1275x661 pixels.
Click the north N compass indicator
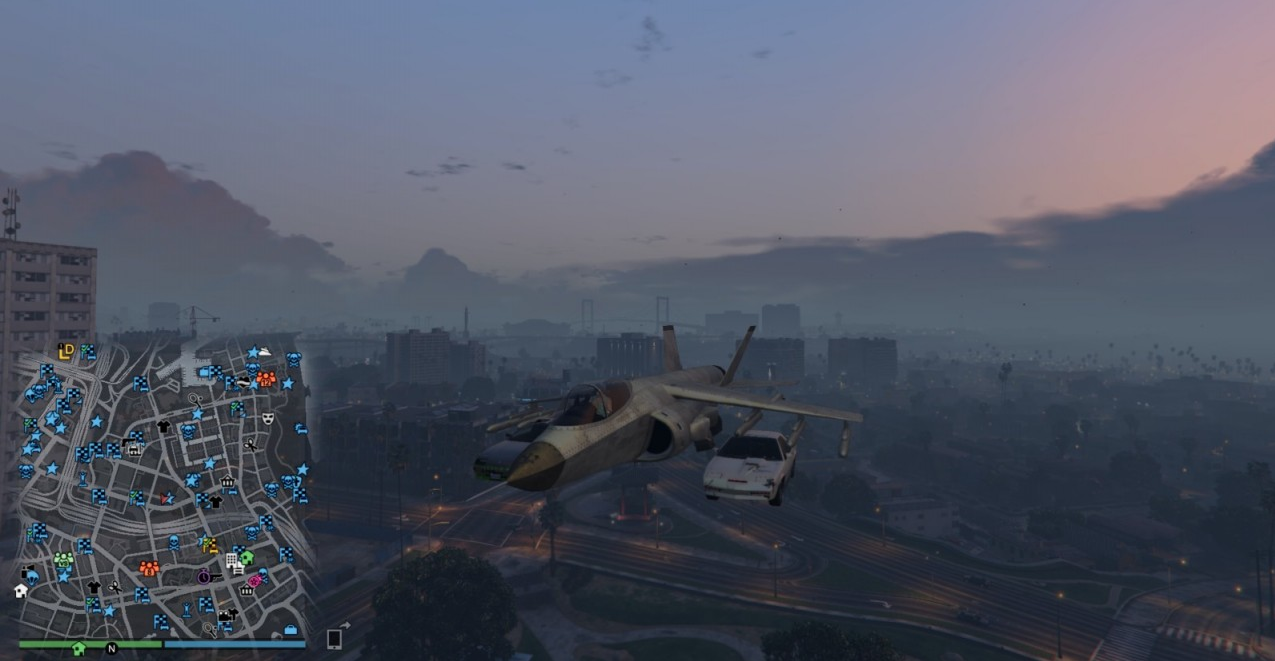coord(112,649)
